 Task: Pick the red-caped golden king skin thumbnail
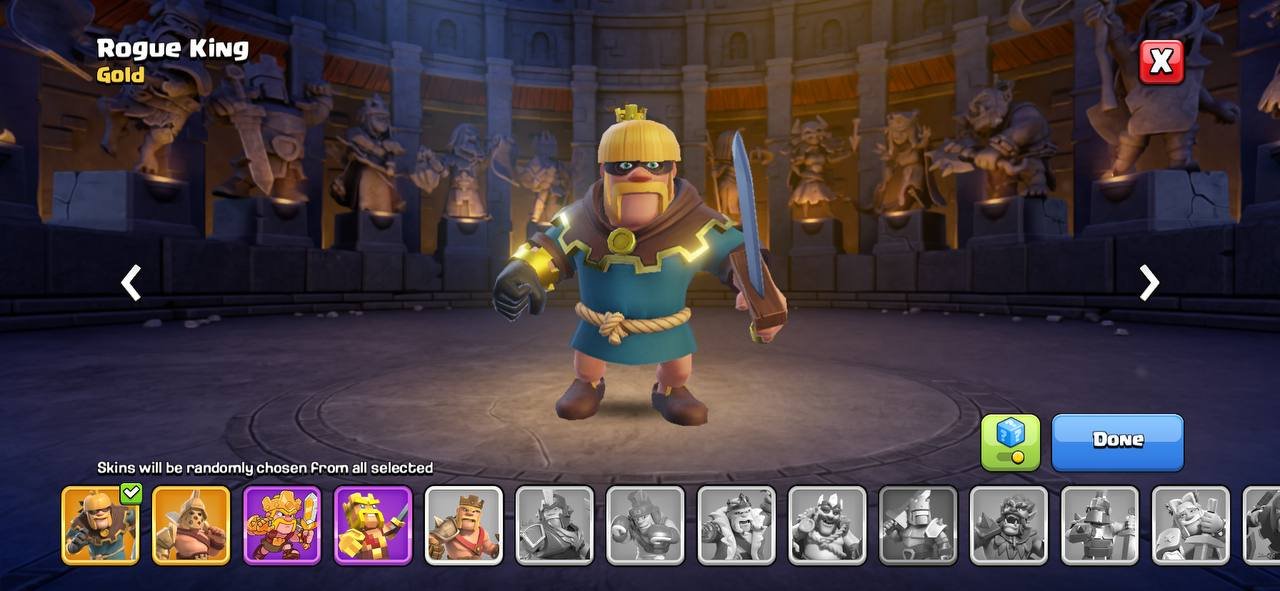tap(373, 525)
